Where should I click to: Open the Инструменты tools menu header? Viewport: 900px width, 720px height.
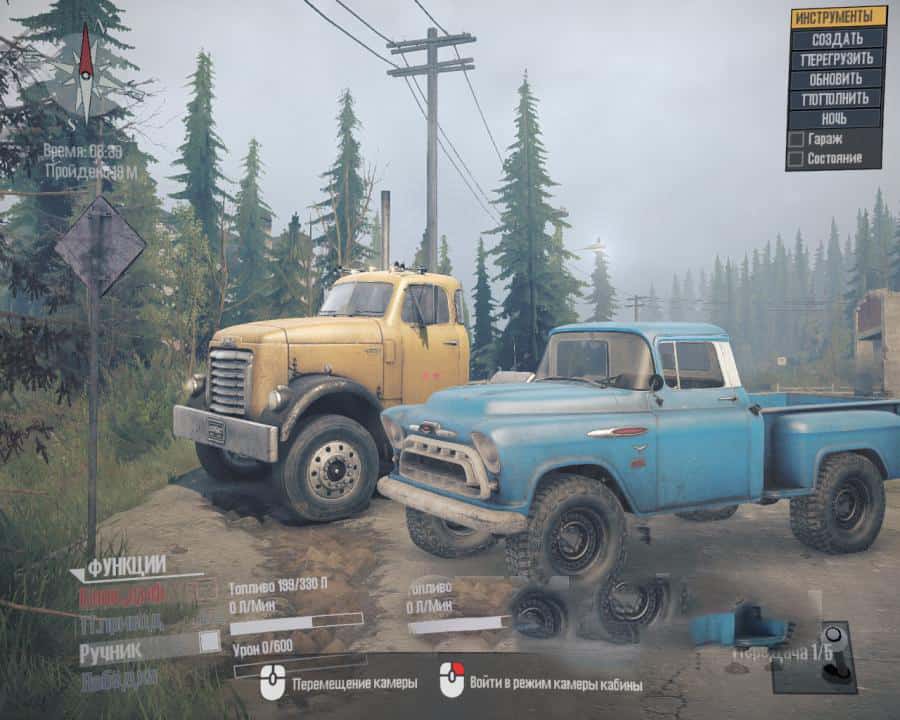(x=838, y=17)
